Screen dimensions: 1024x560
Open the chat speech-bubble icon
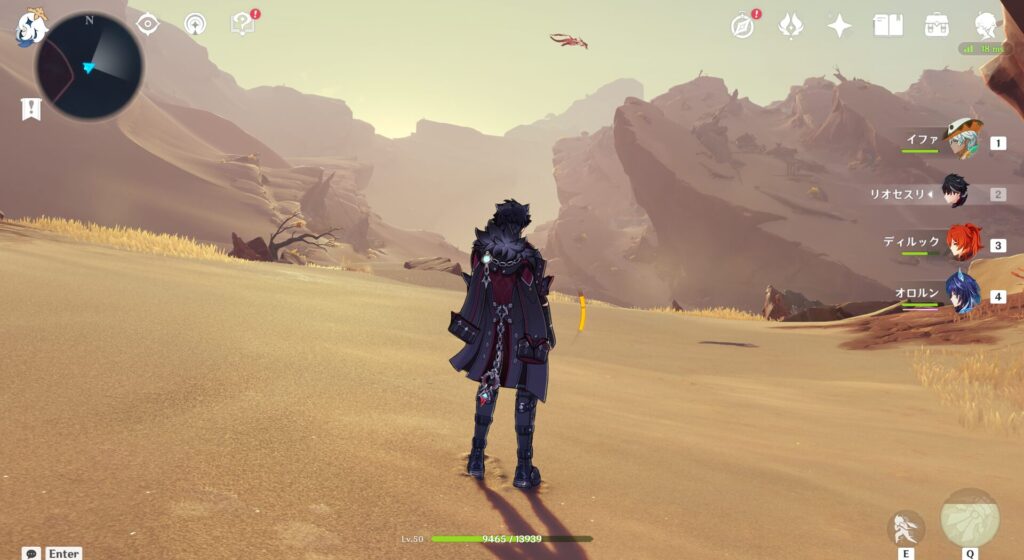pos(31,553)
